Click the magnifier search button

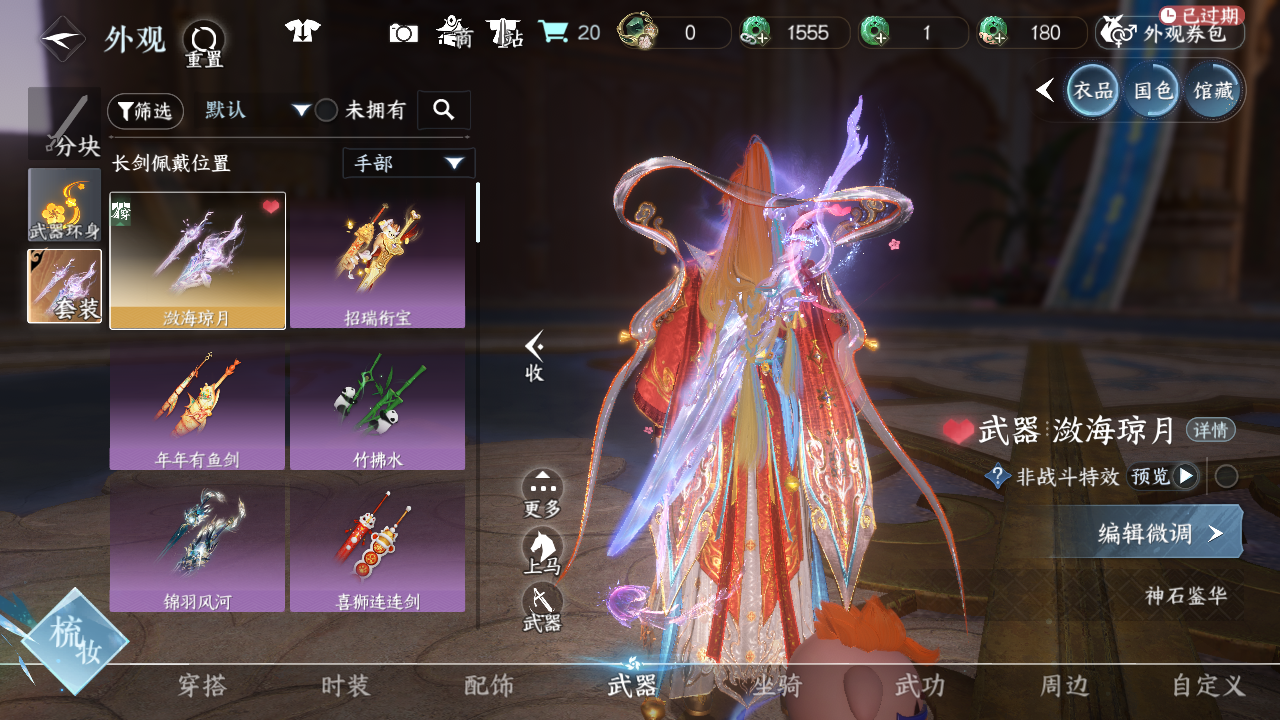(x=443, y=110)
